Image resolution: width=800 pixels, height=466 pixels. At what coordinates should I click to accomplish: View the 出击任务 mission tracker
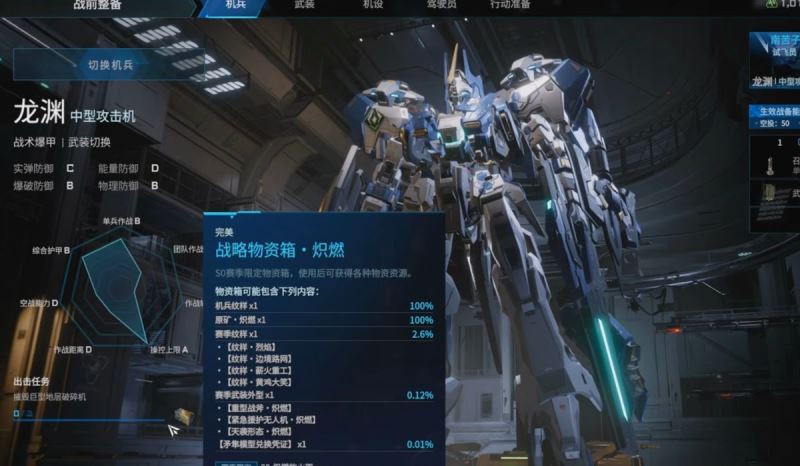(x=52, y=389)
